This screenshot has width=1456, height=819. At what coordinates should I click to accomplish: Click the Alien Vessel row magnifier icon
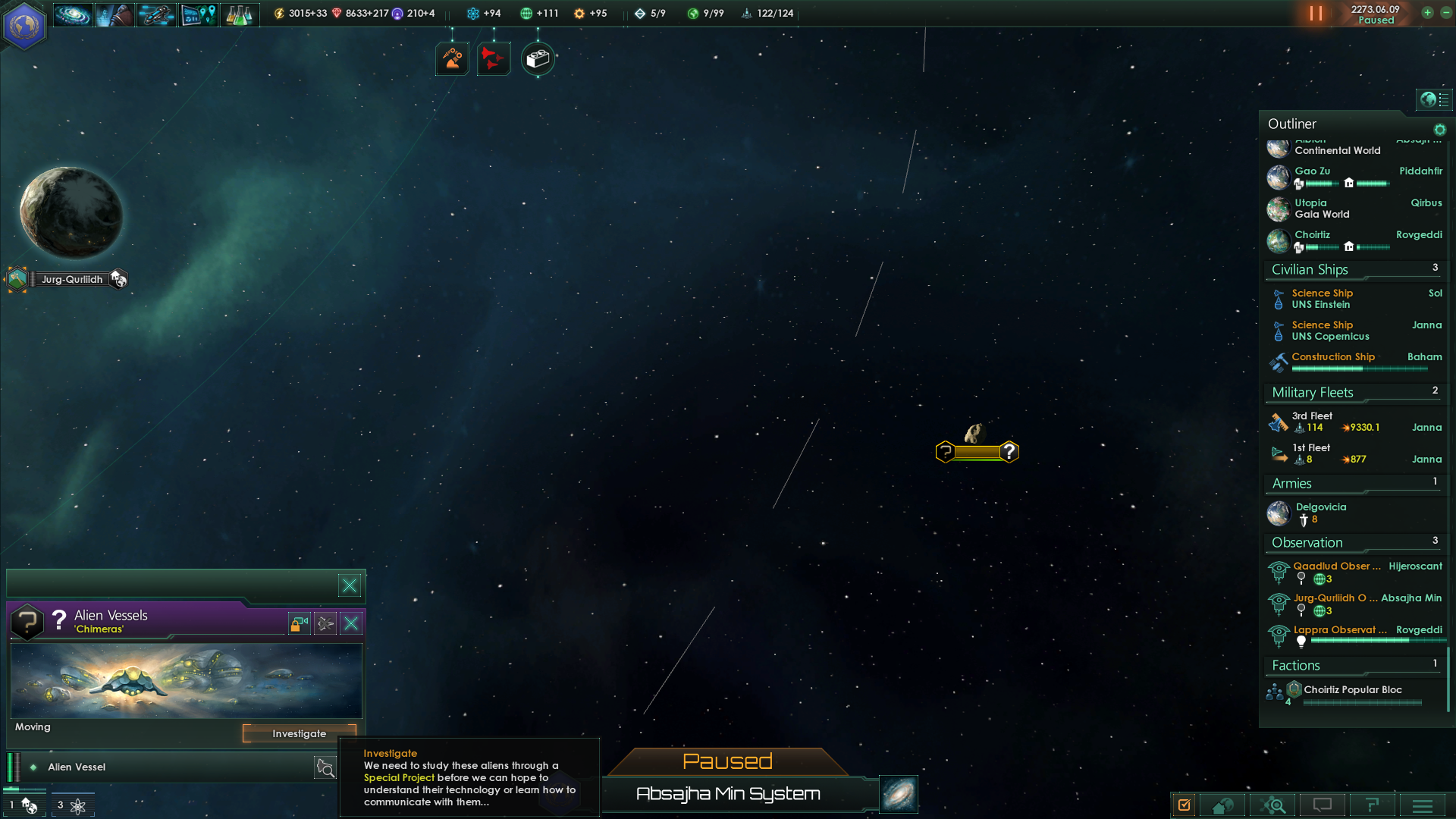coord(325,768)
